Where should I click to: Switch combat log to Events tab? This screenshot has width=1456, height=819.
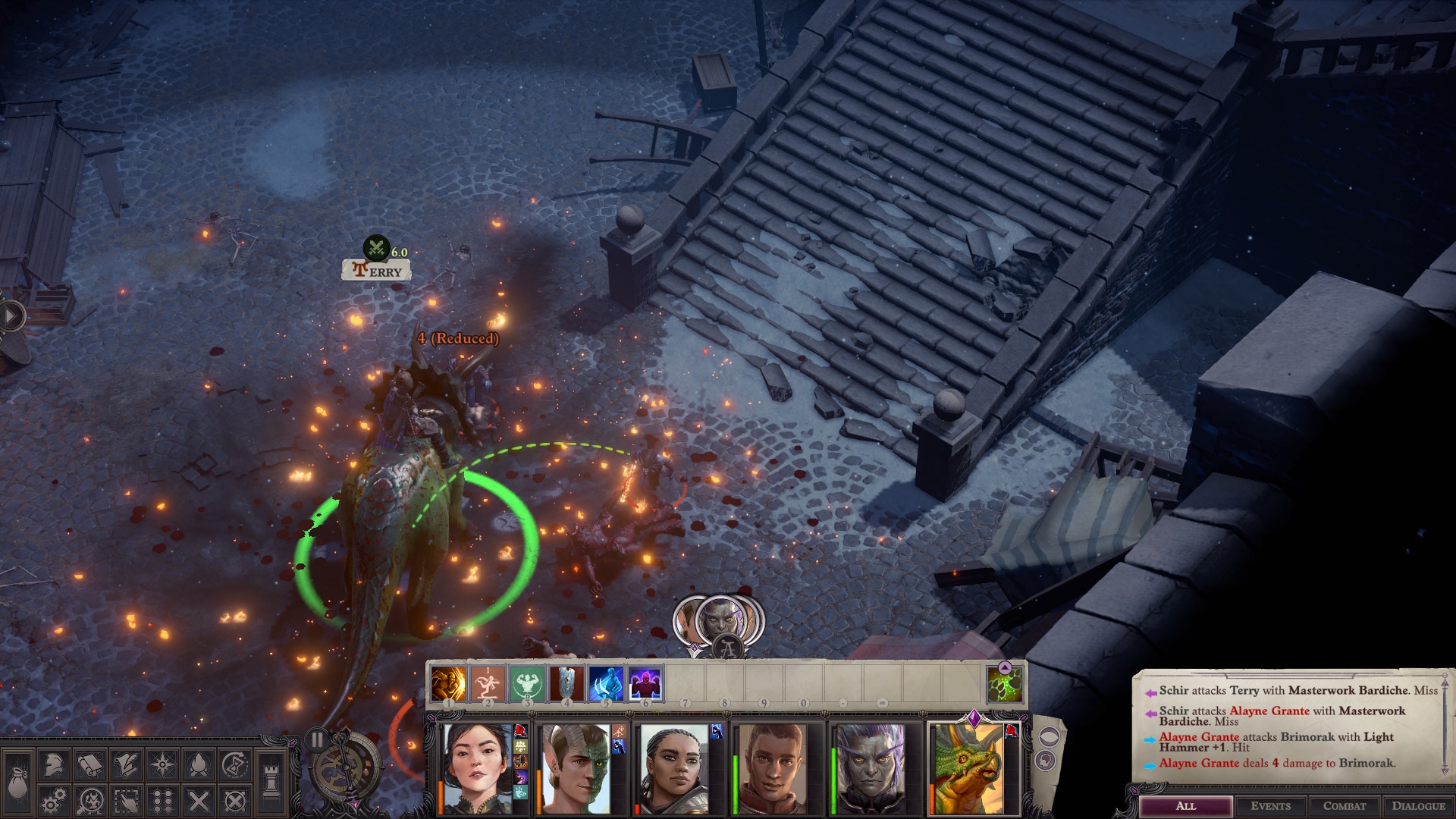click(1271, 806)
